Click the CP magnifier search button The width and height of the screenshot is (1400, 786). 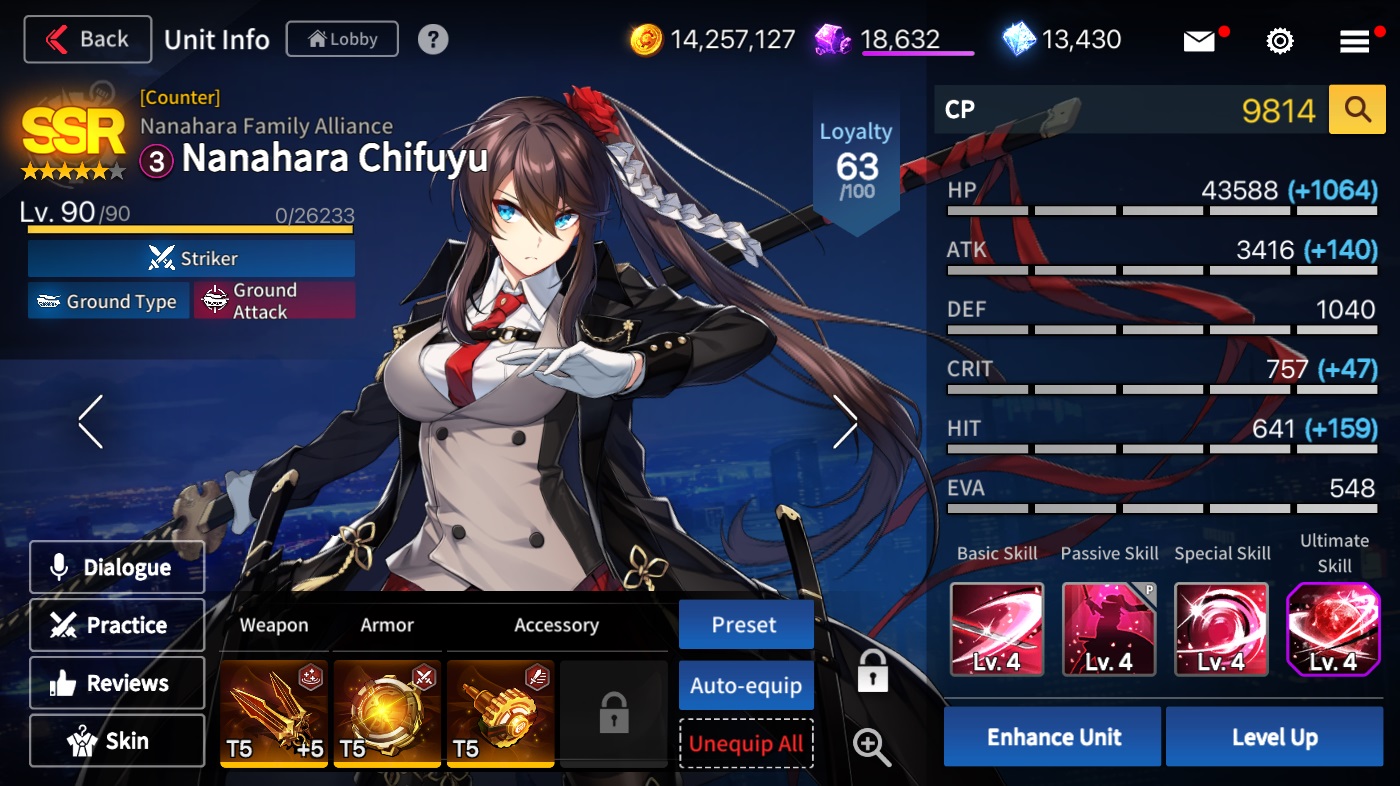[x=1357, y=110]
